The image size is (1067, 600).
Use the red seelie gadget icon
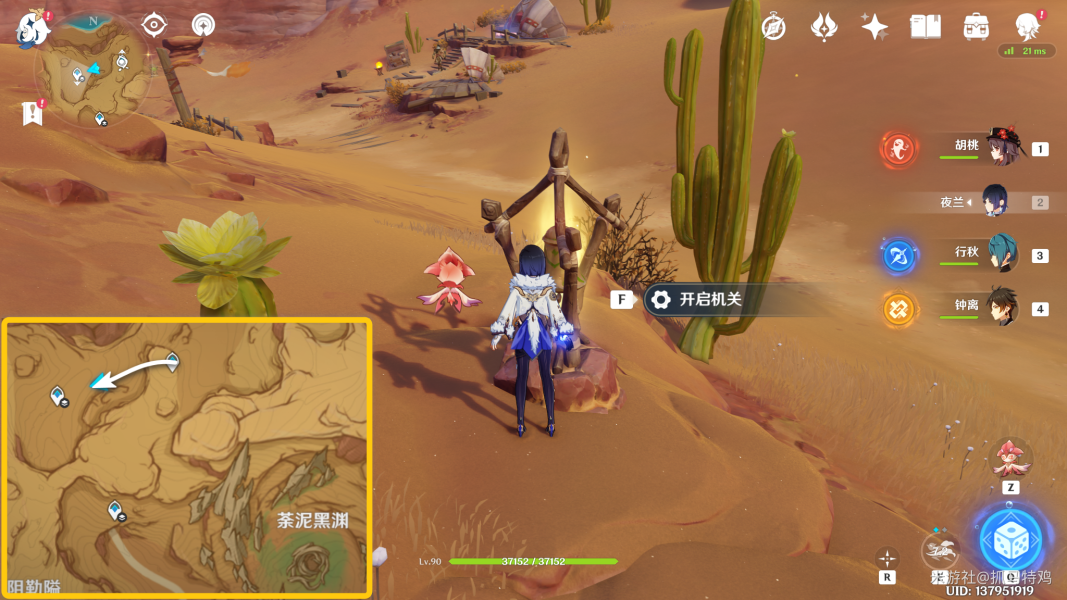pyautogui.click(x=1010, y=459)
